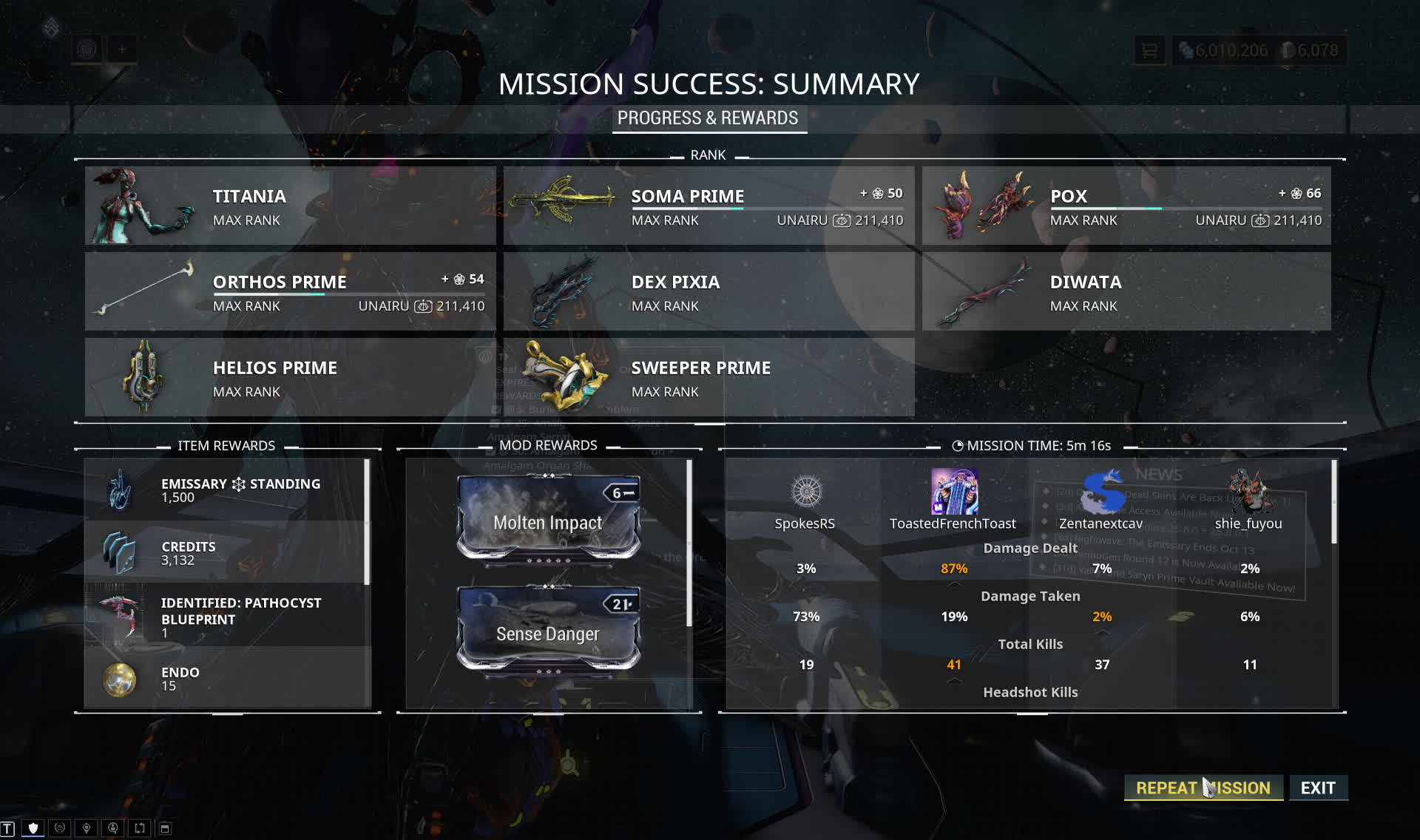
Task: Open ToastedFrenchToast's player avatar
Action: (x=954, y=491)
